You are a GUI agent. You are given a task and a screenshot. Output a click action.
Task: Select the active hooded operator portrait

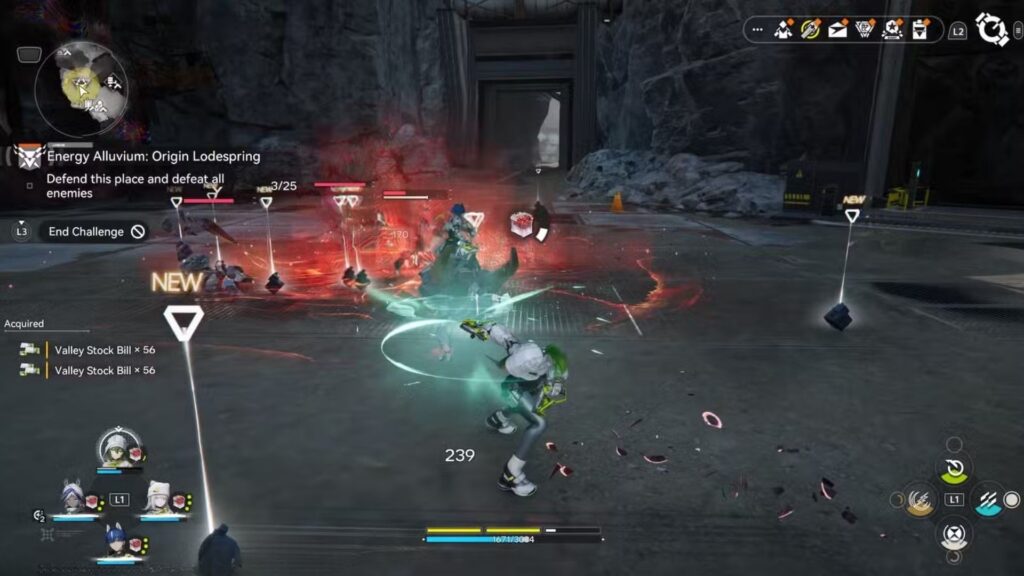click(118, 449)
